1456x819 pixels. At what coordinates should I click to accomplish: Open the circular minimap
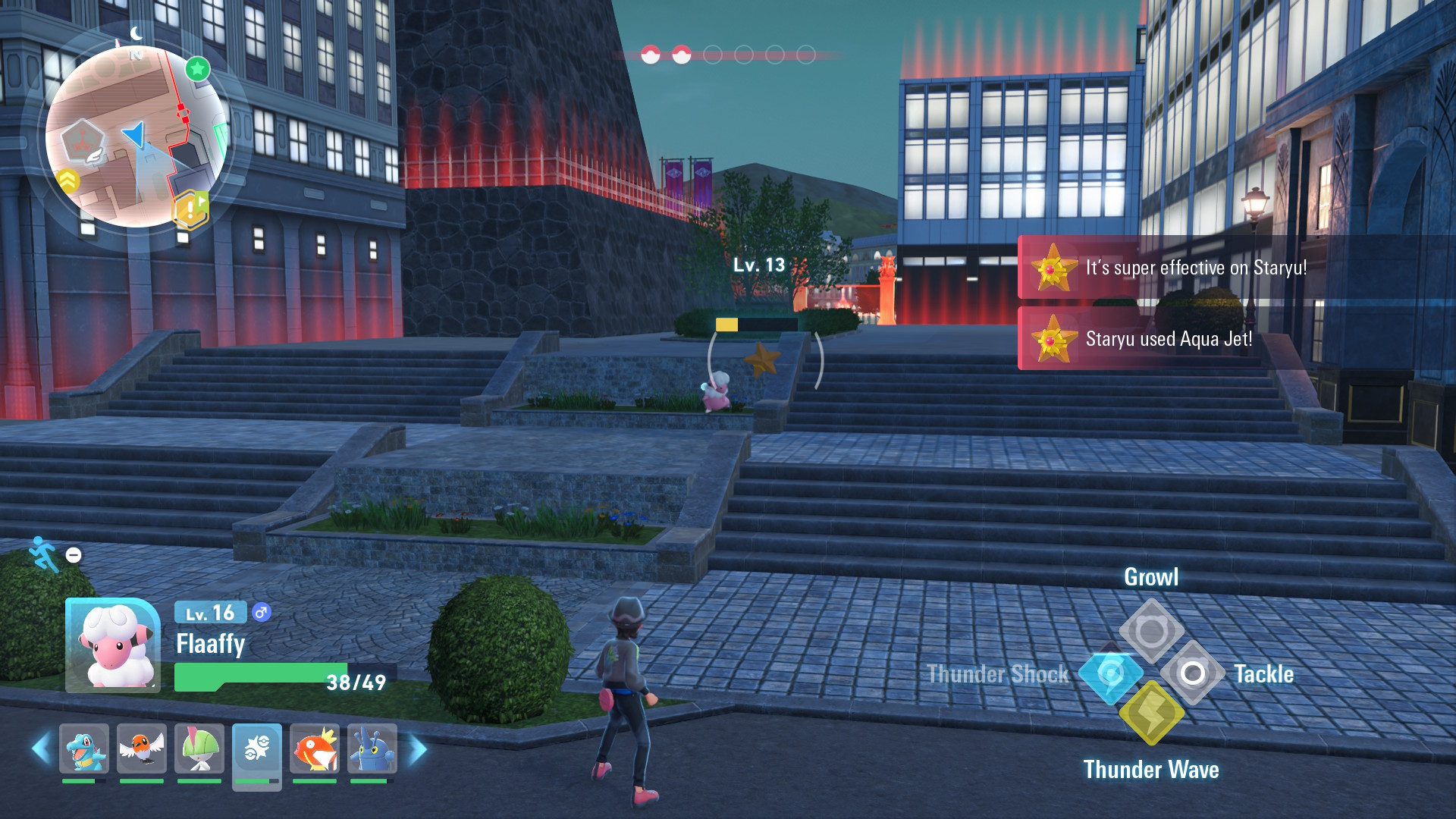coord(136,136)
